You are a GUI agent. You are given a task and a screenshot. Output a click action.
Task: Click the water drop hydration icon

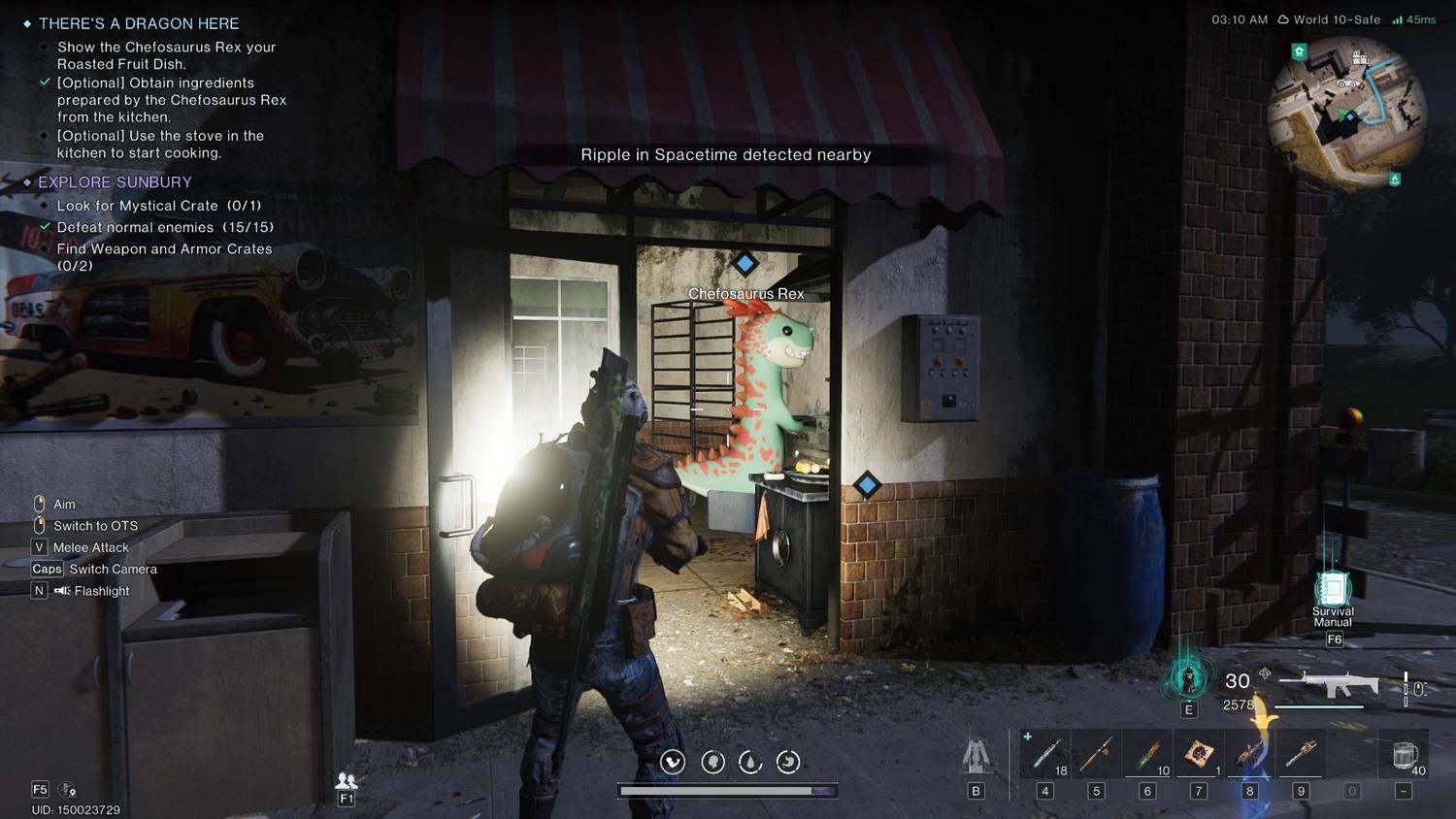(x=750, y=762)
